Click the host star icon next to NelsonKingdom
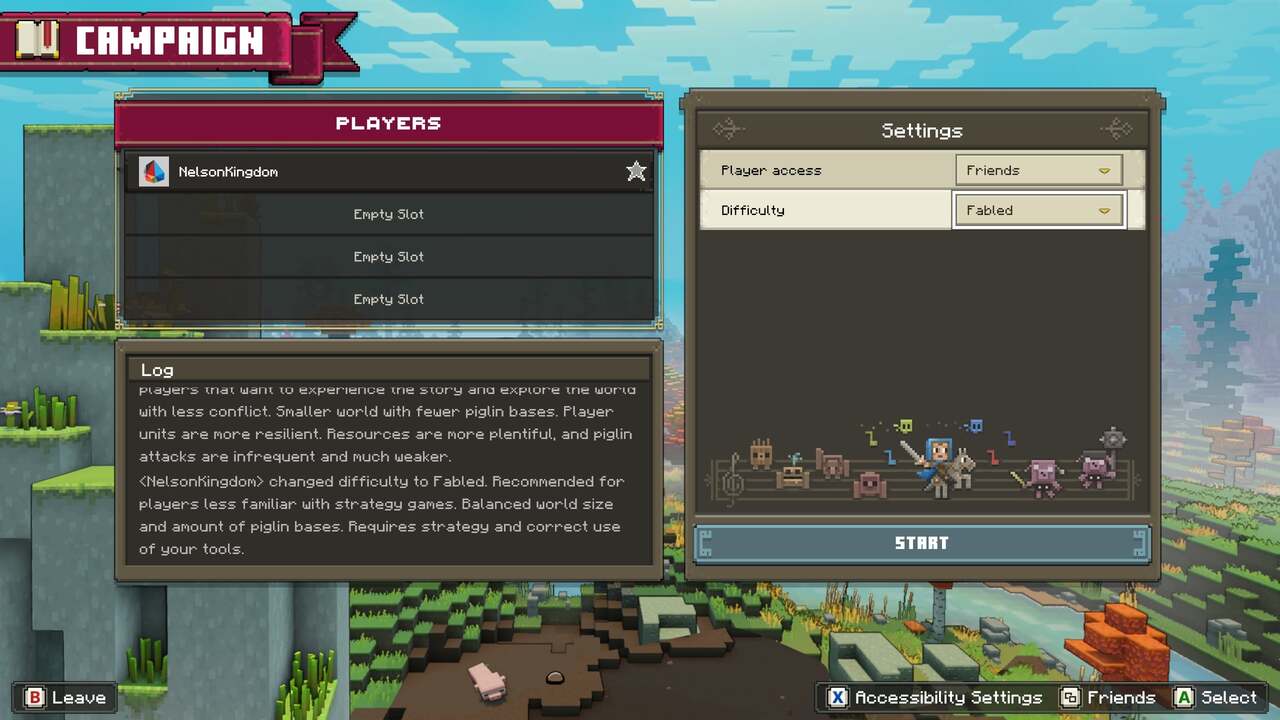 click(x=636, y=171)
